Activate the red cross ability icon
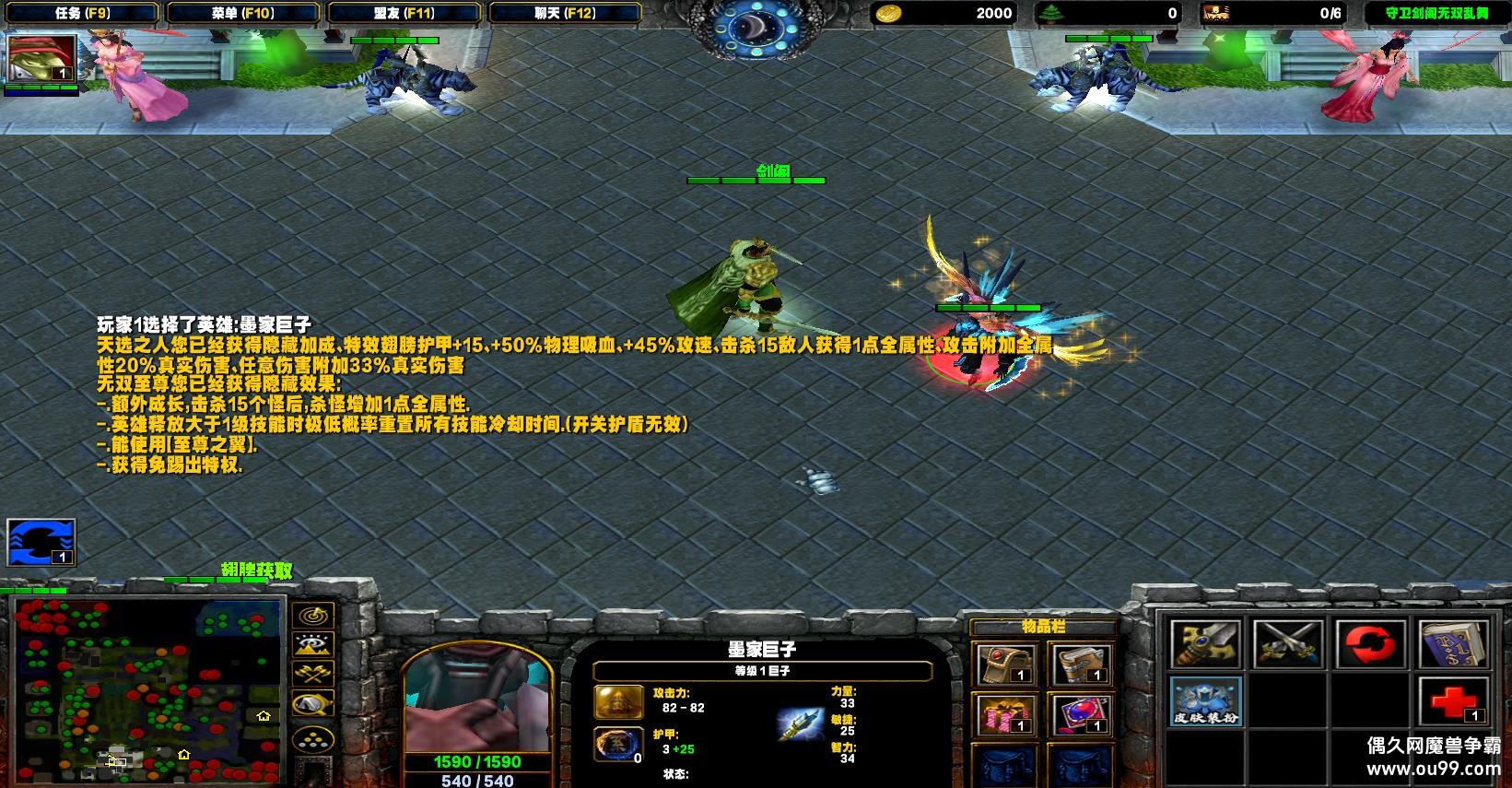Viewport: 1512px width, 788px height. tap(1453, 701)
